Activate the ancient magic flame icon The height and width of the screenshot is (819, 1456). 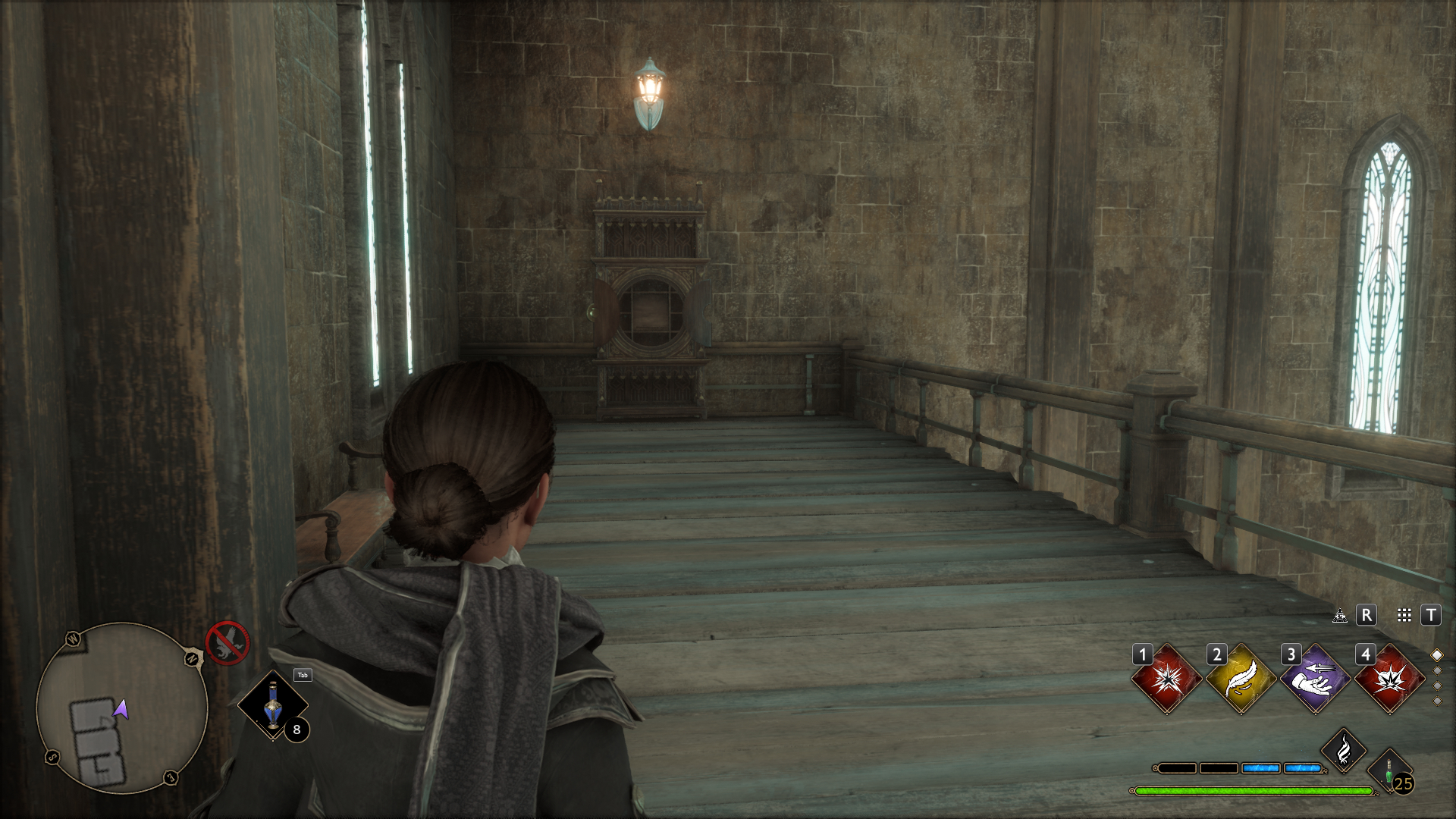(x=1343, y=750)
